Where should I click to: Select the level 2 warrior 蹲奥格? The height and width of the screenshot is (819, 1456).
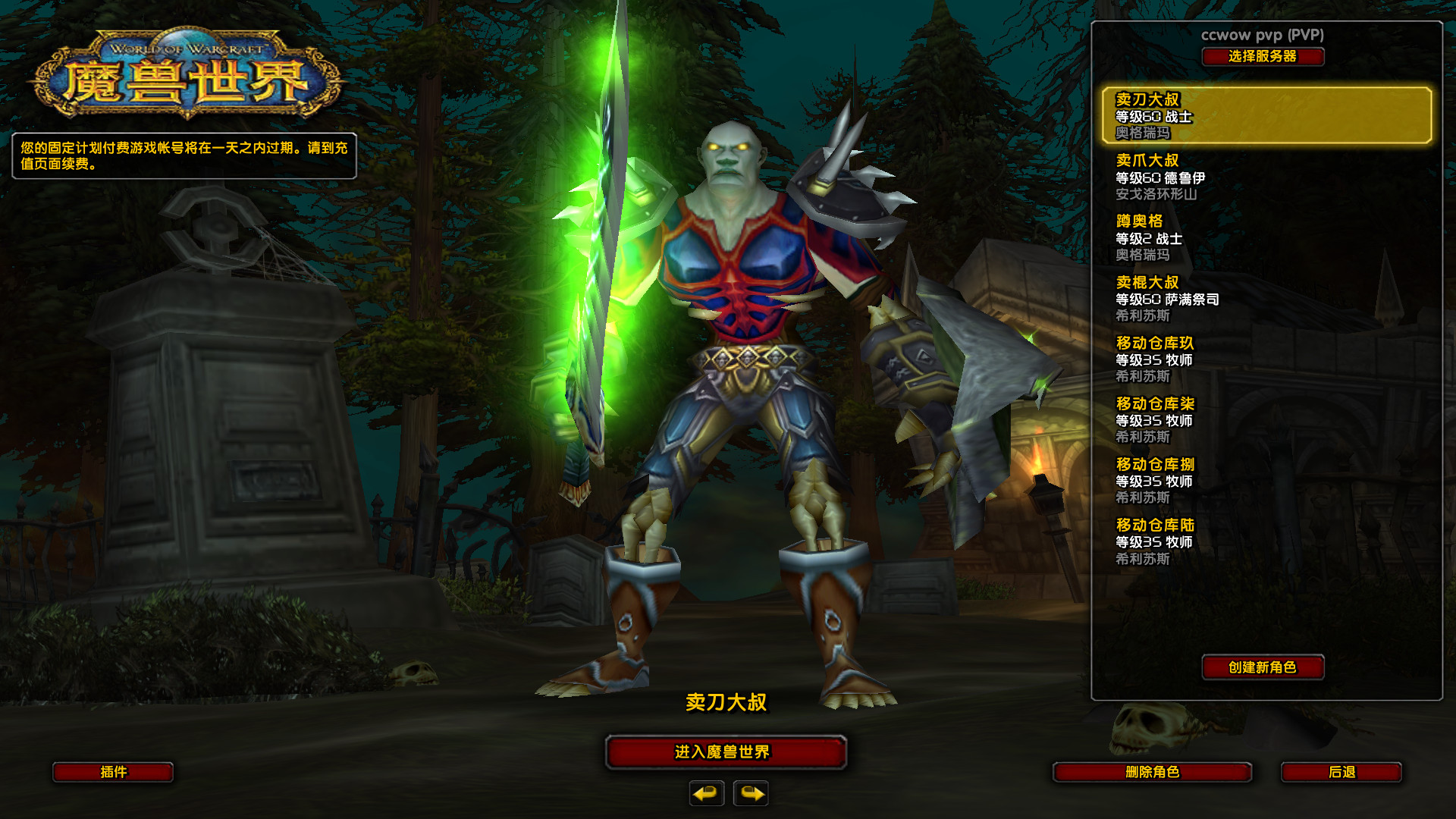point(1266,237)
